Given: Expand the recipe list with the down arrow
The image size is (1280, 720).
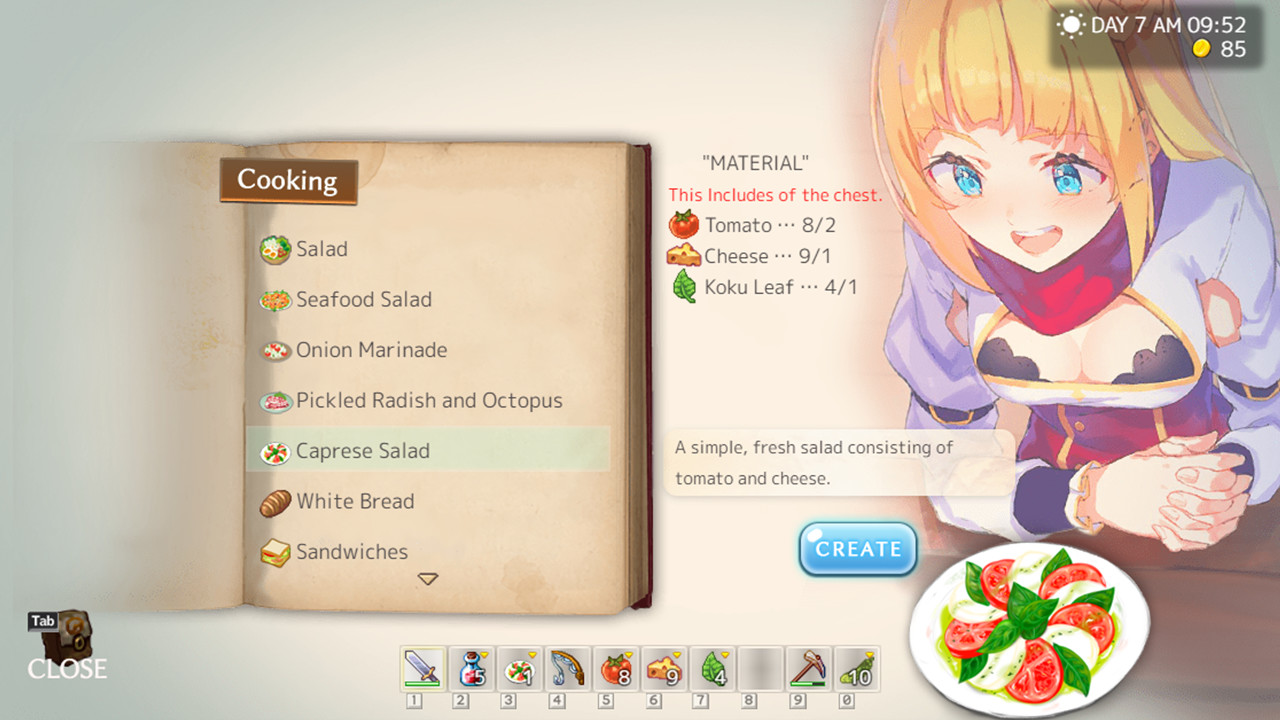Looking at the screenshot, I should pyautogui.click(x=430, y=578).
